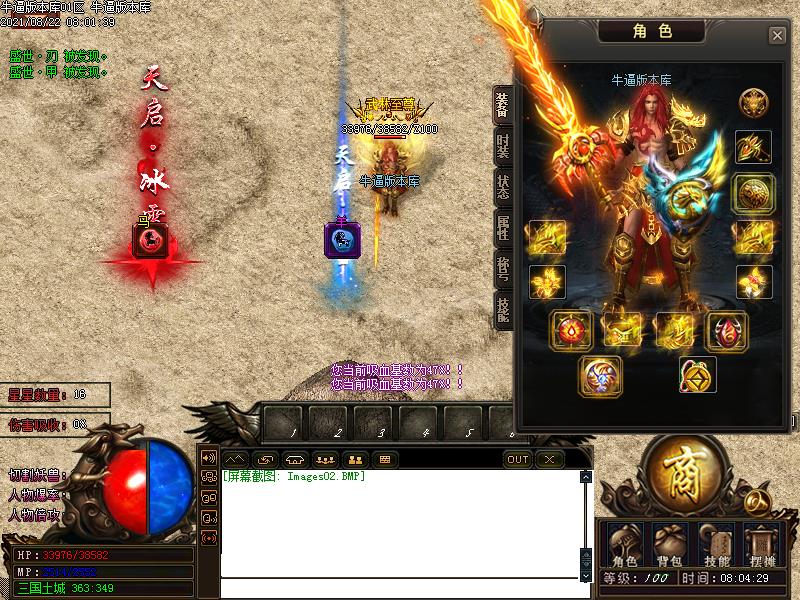Select the blue swirl orb equipment slot
This screenshot has height=600, width=800.
(600, 375)
